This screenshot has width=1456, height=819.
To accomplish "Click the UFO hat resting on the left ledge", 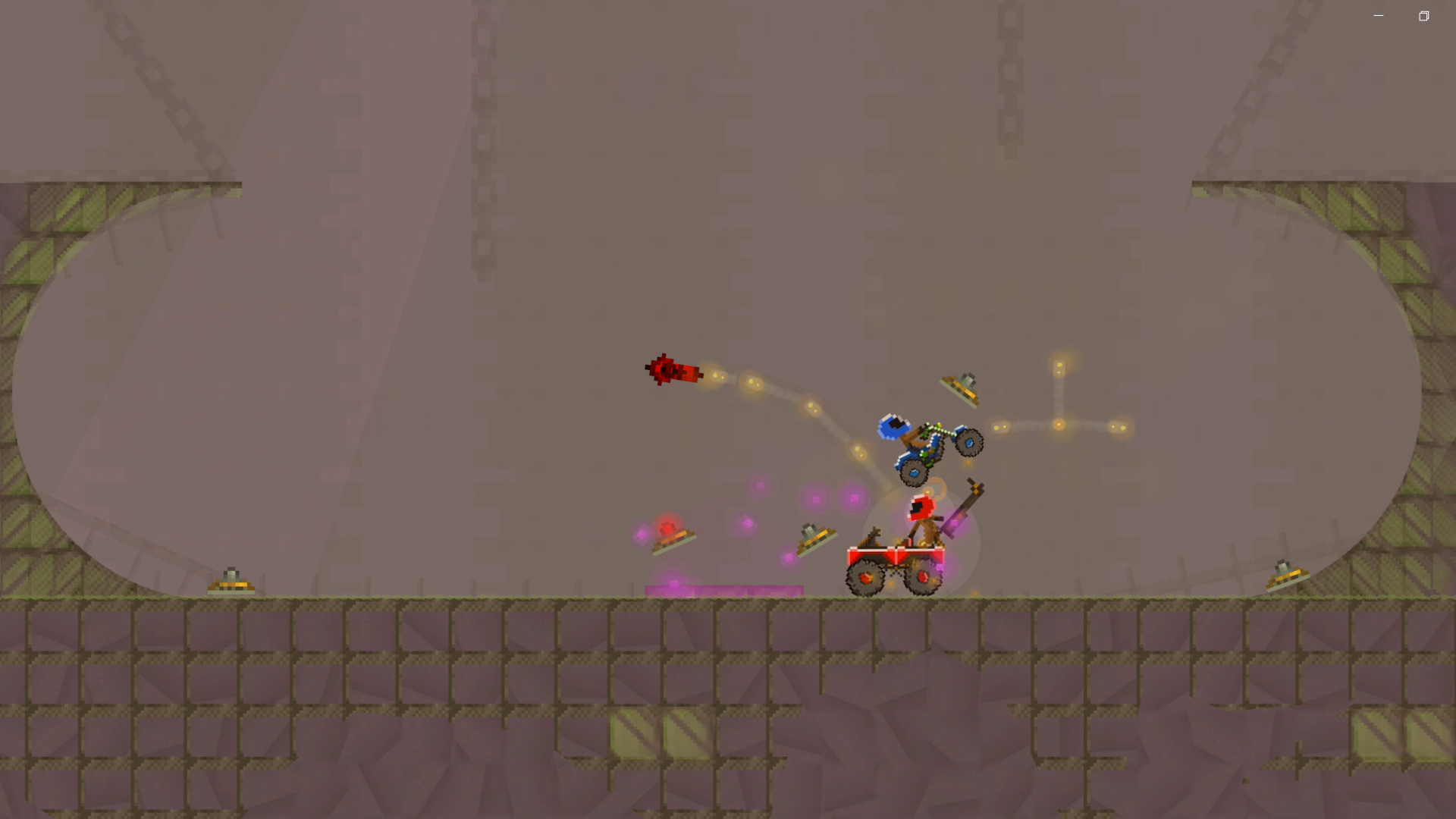I will tap(231, 580).
